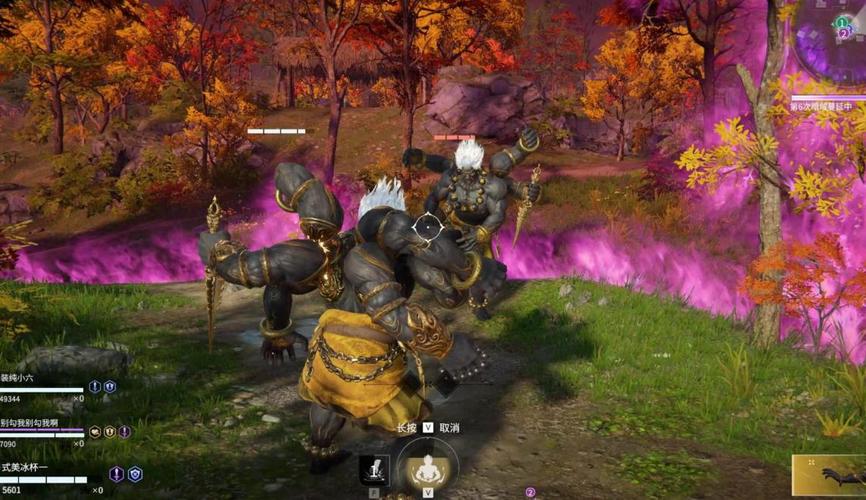This screenshot has width=866, height=500.
Task: Use the F skill ground-slam icon
Action: tap(374, 471)
